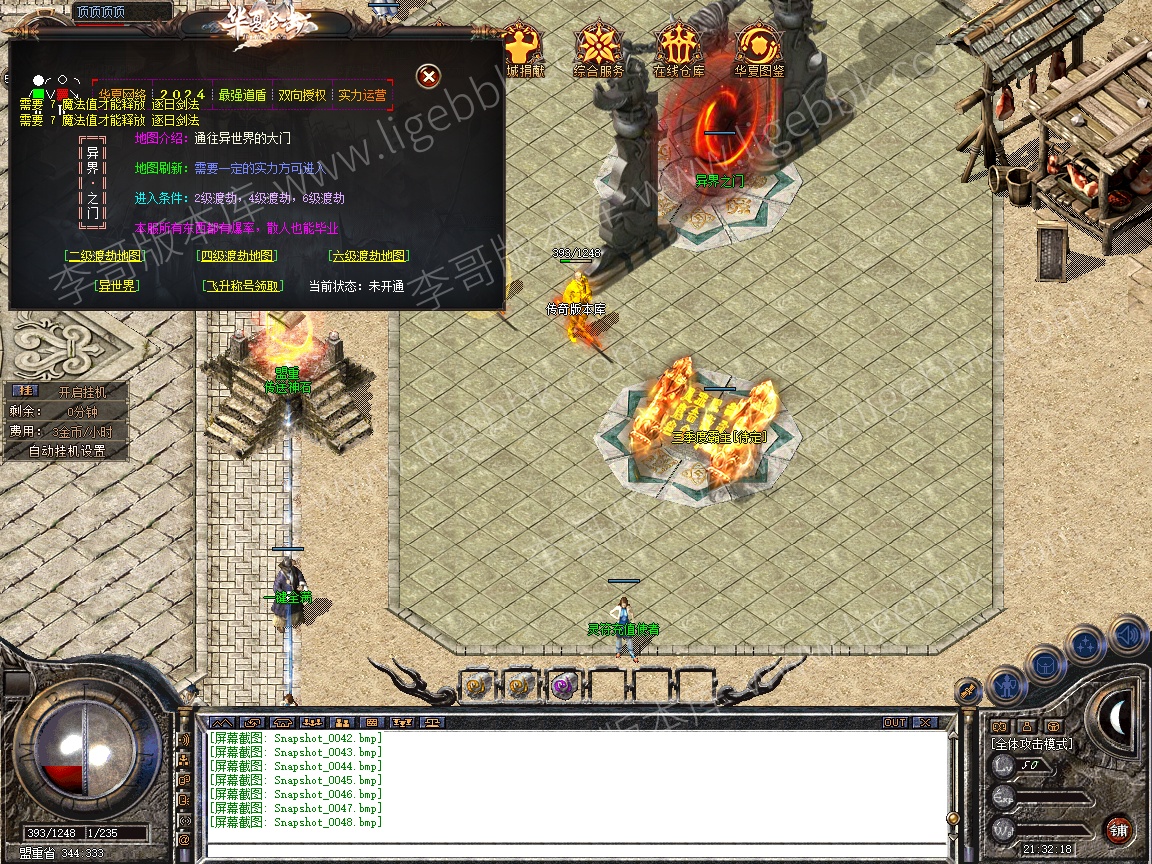Click the 城捐献 donation icon at top
The image size is (1152, 864).
click(x=522, y=50)
